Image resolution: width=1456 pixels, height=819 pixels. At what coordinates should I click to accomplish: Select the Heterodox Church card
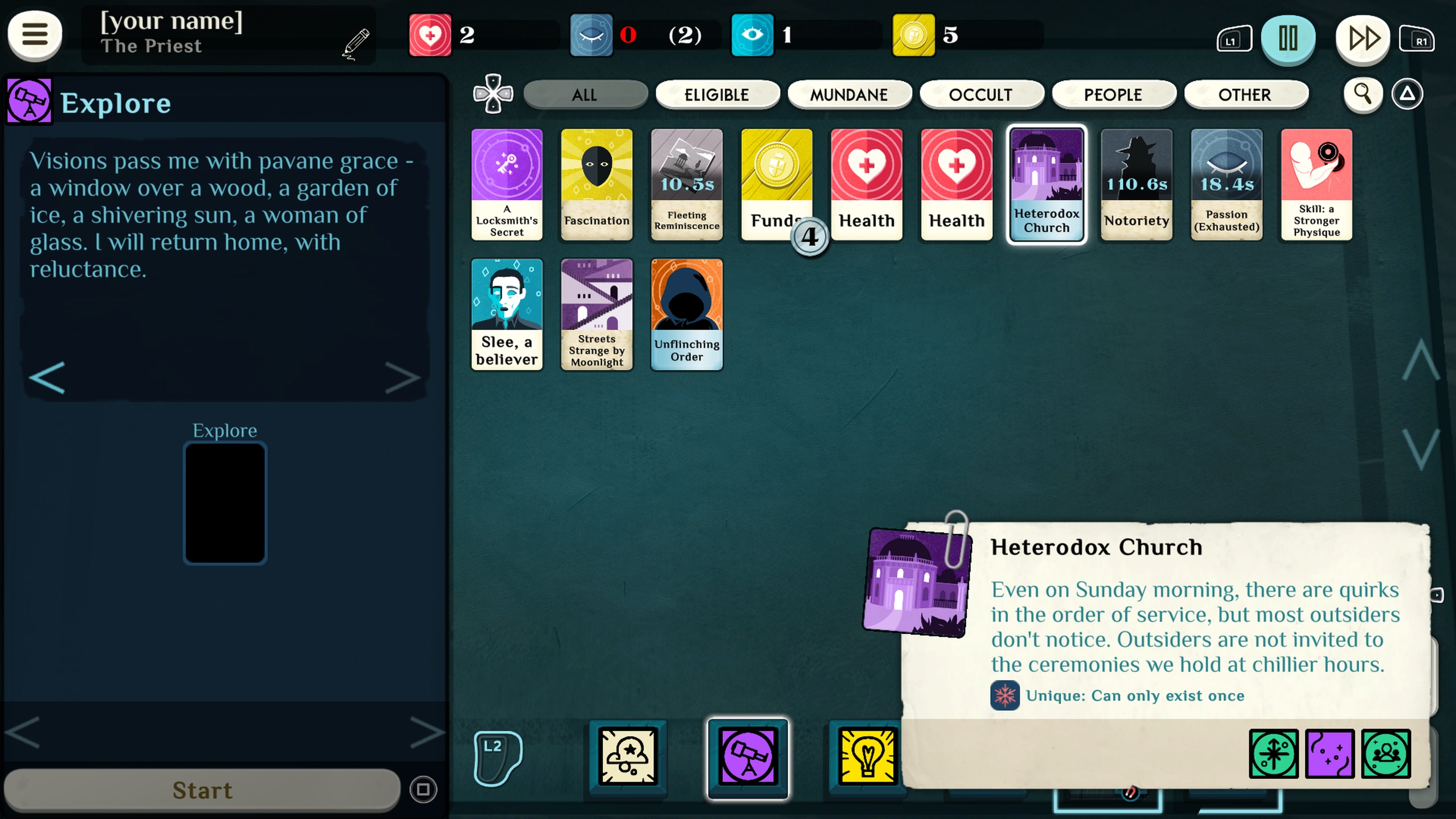click(1046, 184)
